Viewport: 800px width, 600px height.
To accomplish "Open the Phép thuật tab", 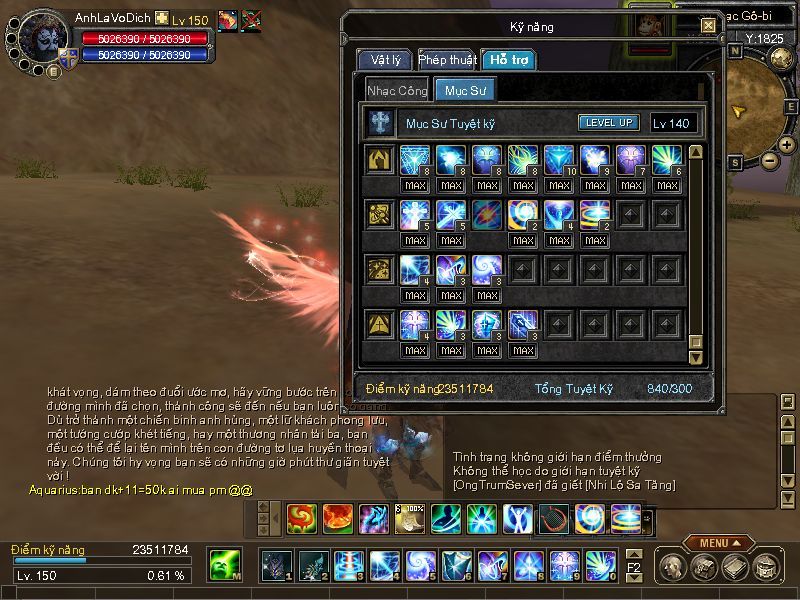I will coord(446,60).
